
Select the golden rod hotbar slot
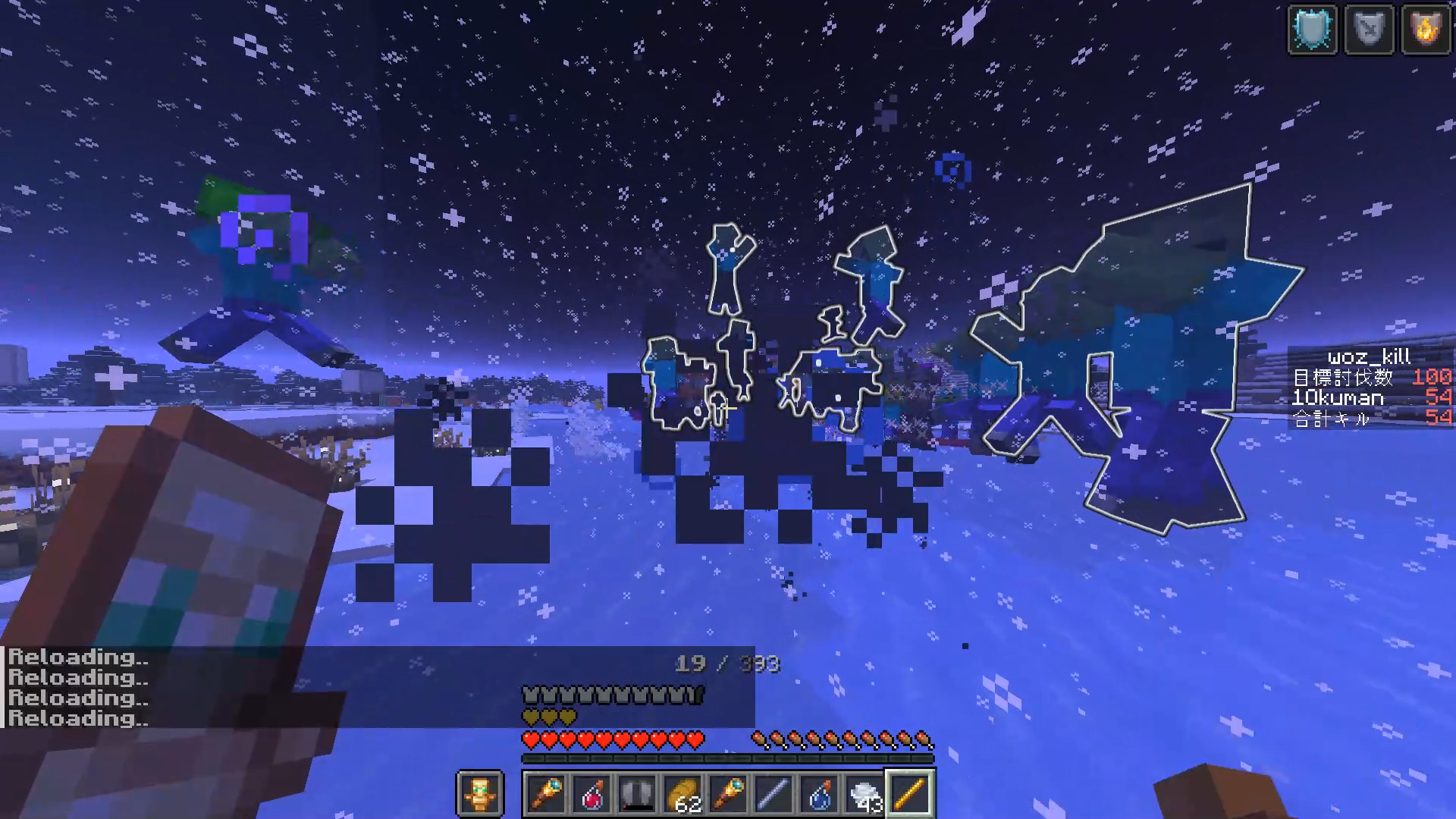click(x=911, y=795)
